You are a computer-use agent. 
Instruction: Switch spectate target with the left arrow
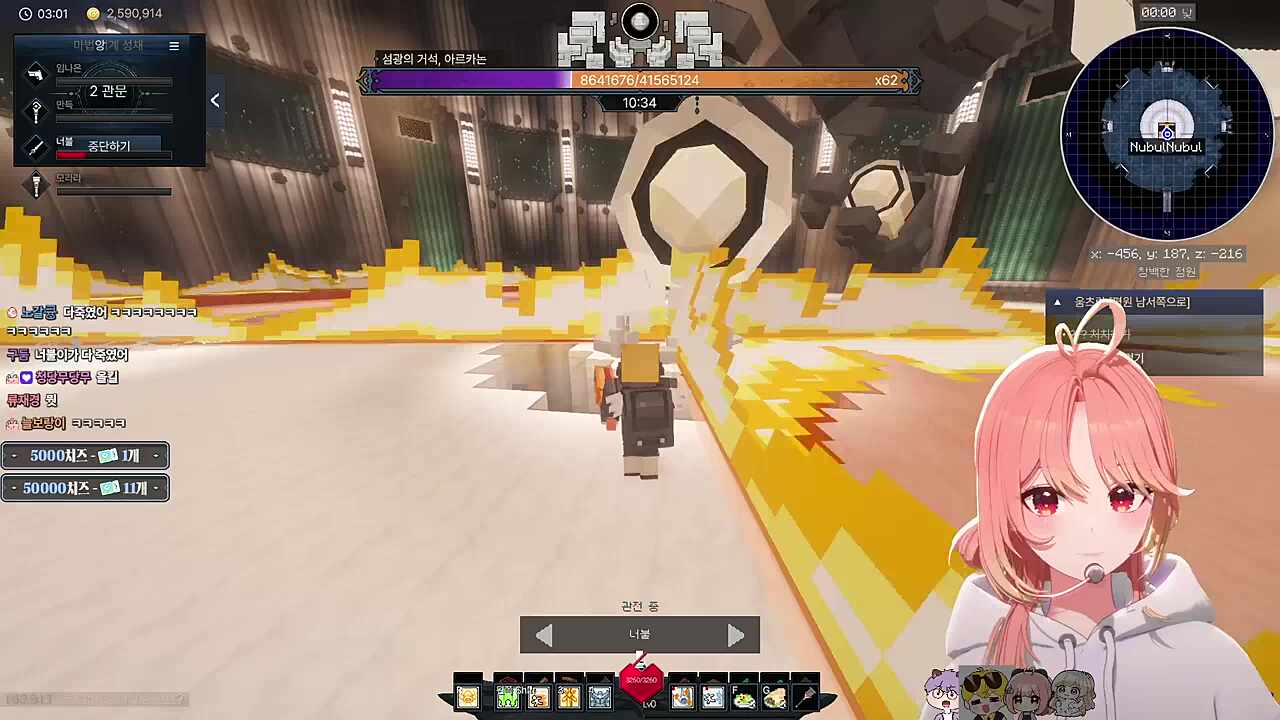pos(543,636)
